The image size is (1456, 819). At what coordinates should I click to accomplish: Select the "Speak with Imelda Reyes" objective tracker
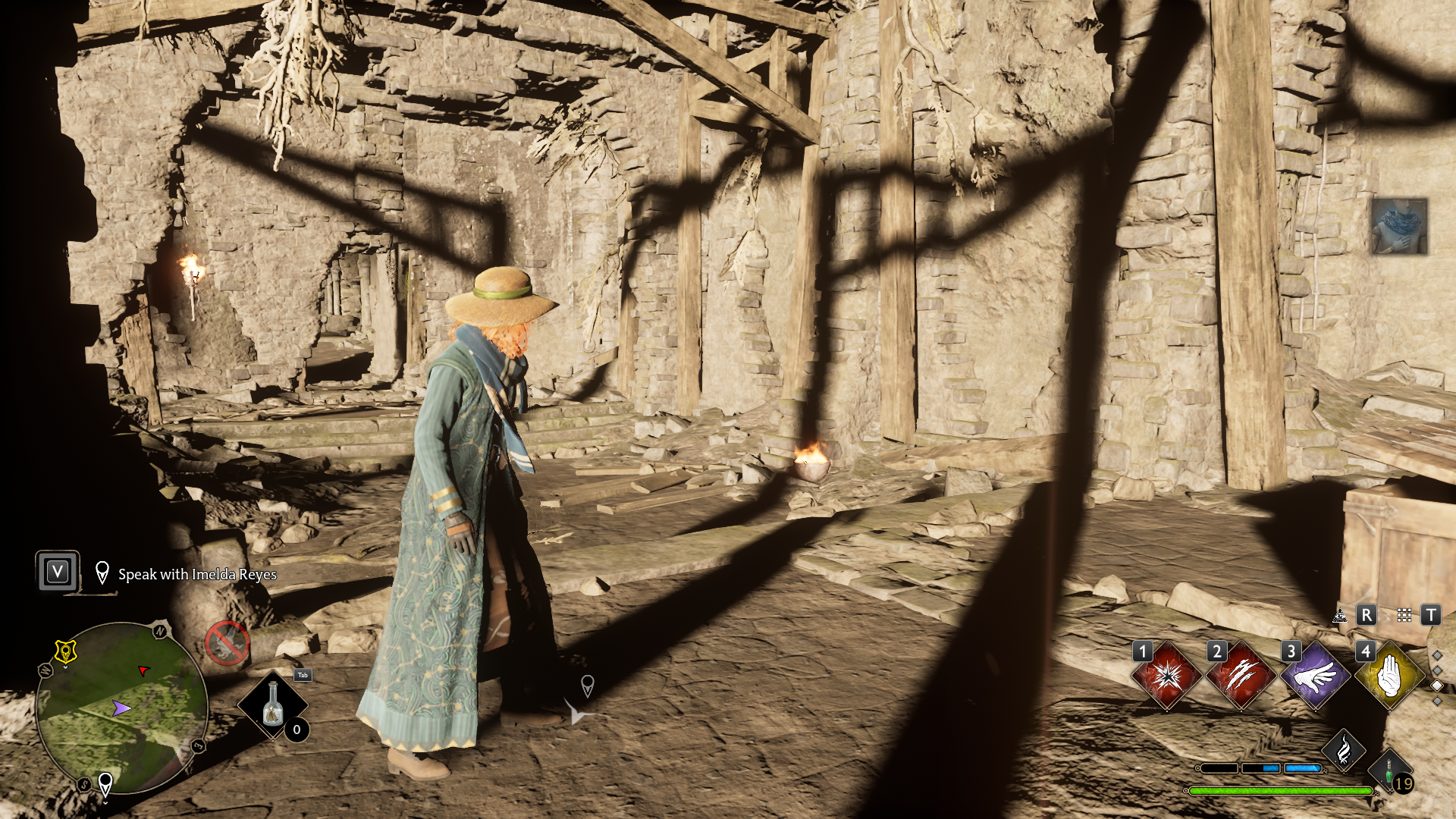pos(196,575)
